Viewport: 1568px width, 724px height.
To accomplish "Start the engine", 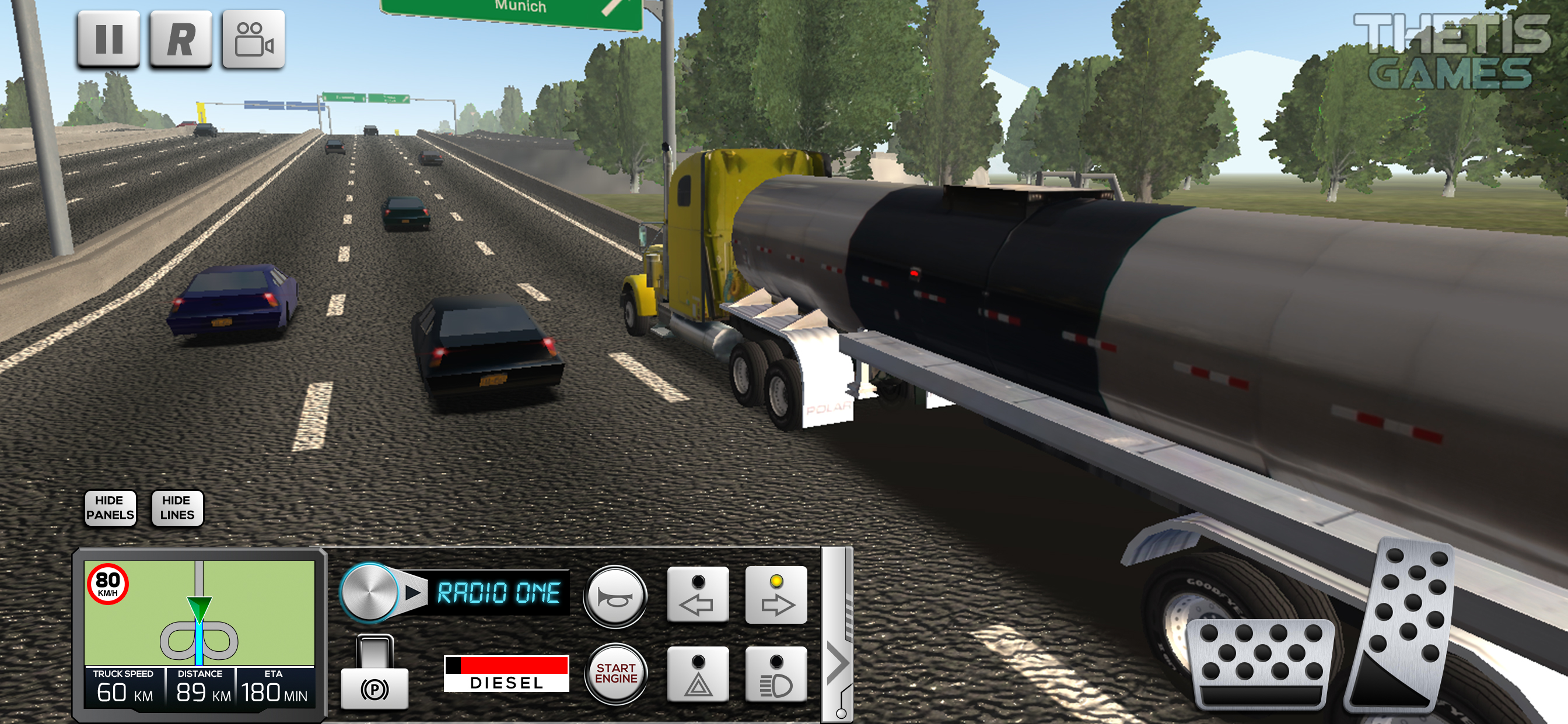I will click(615, 673).
